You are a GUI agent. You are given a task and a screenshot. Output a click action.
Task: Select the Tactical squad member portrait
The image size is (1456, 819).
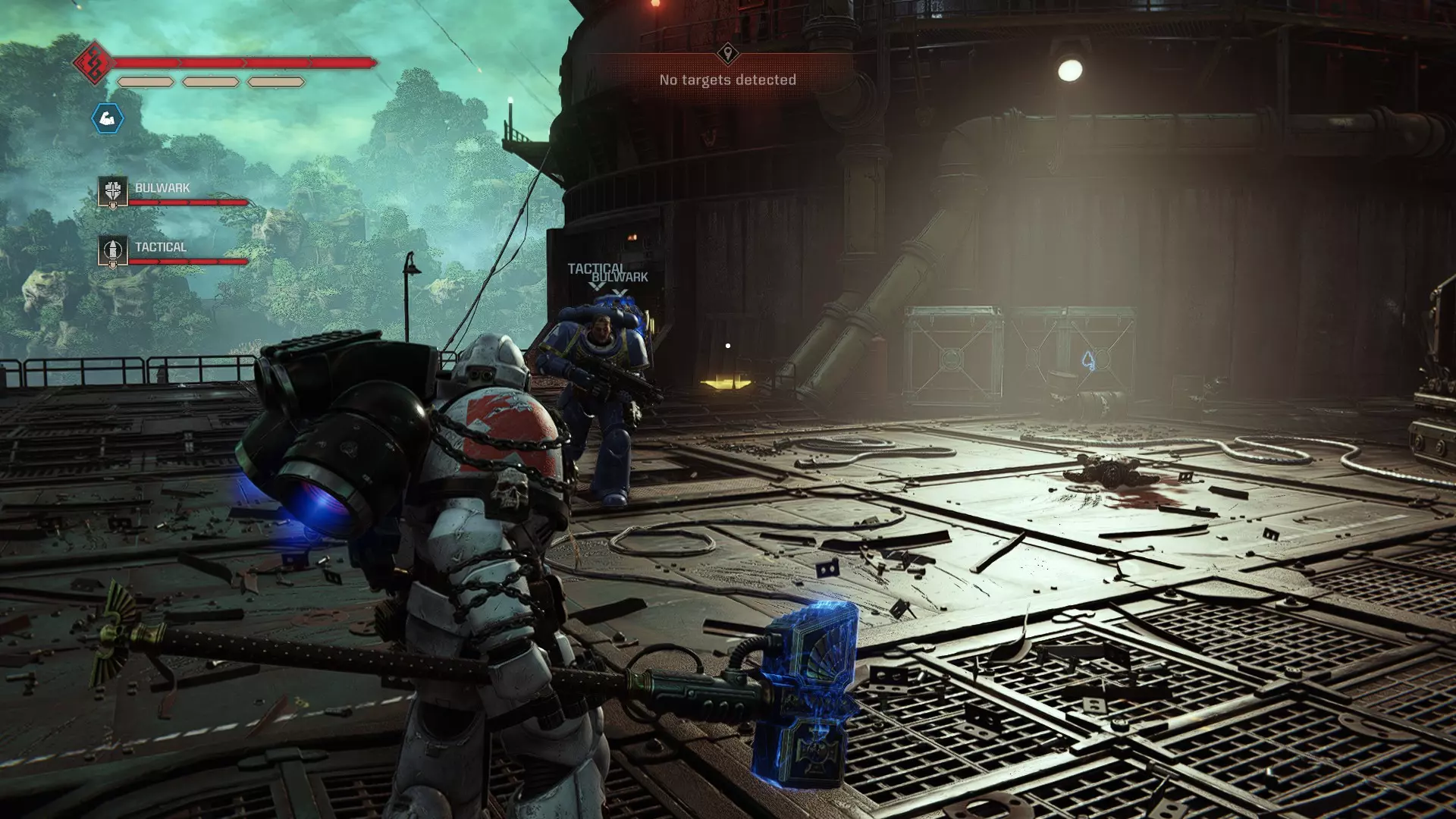[113, 252]
